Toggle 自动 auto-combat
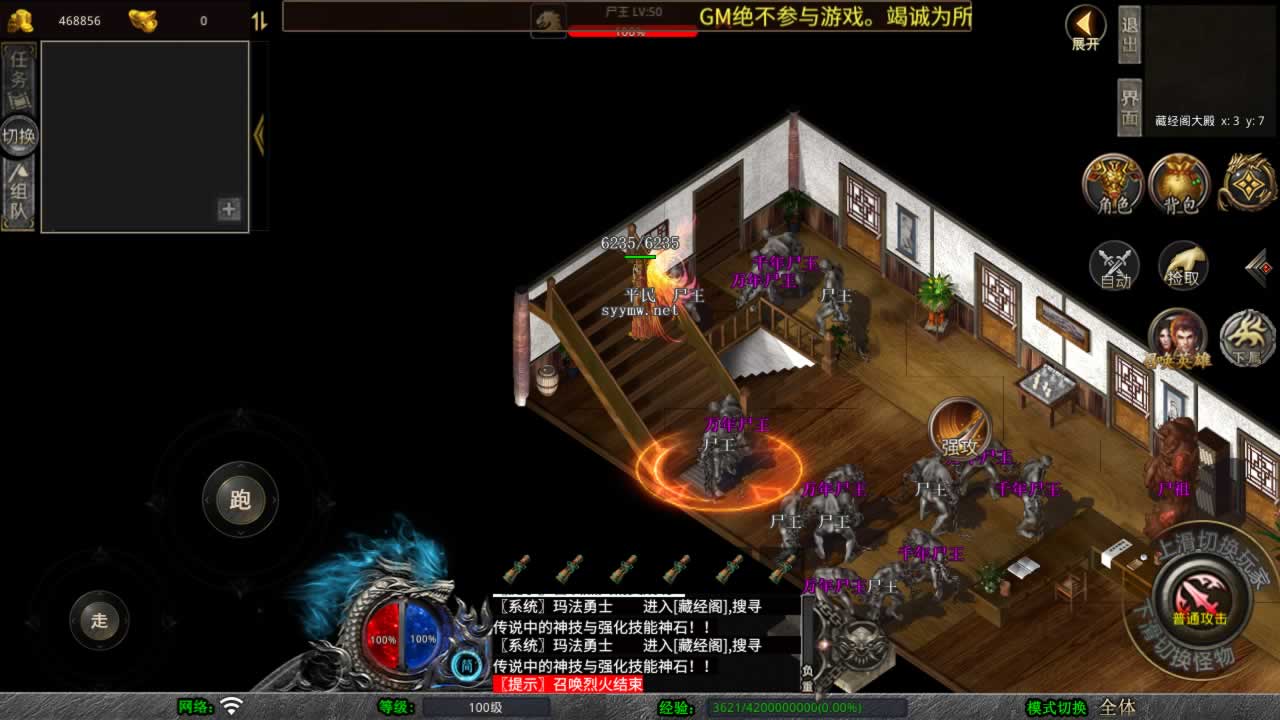This screenshot has width=1280, height=720. [x=1114, y=266]
